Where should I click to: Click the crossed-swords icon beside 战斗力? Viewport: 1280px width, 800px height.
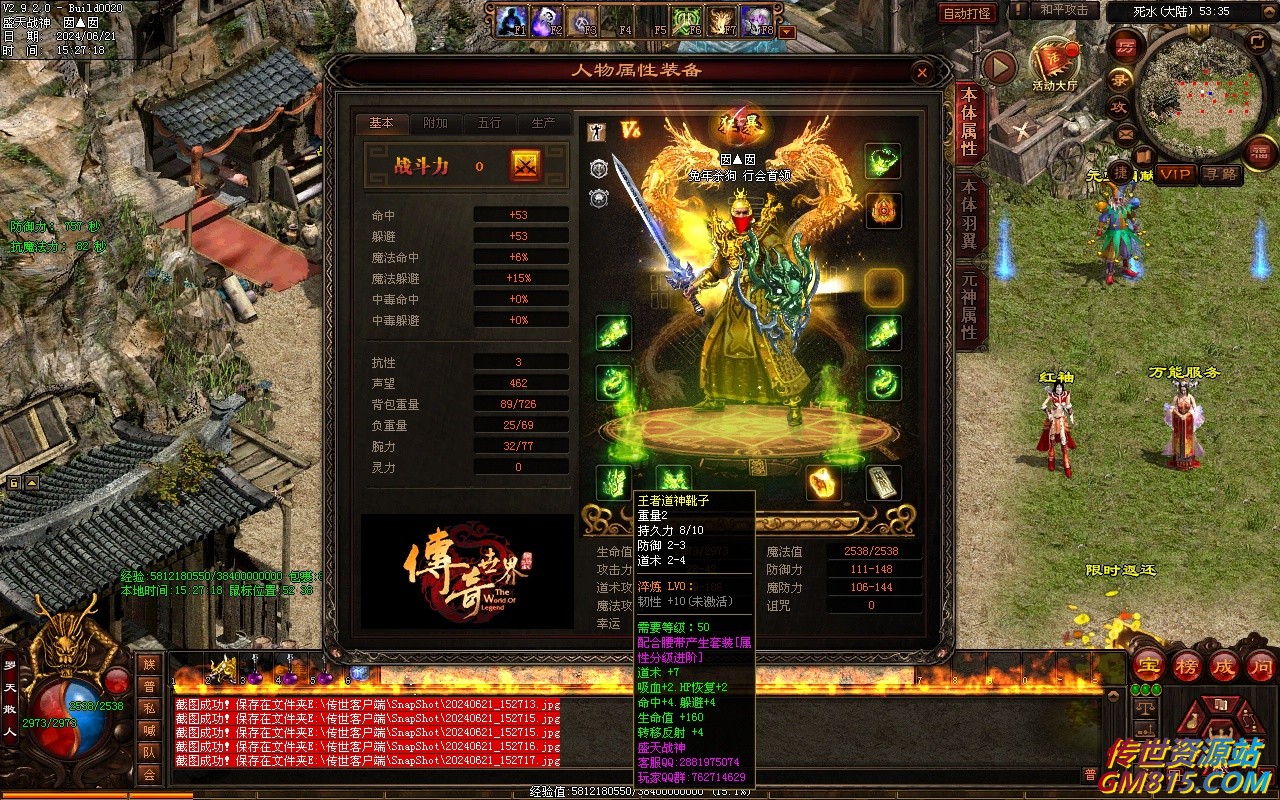tap(526, 166)
